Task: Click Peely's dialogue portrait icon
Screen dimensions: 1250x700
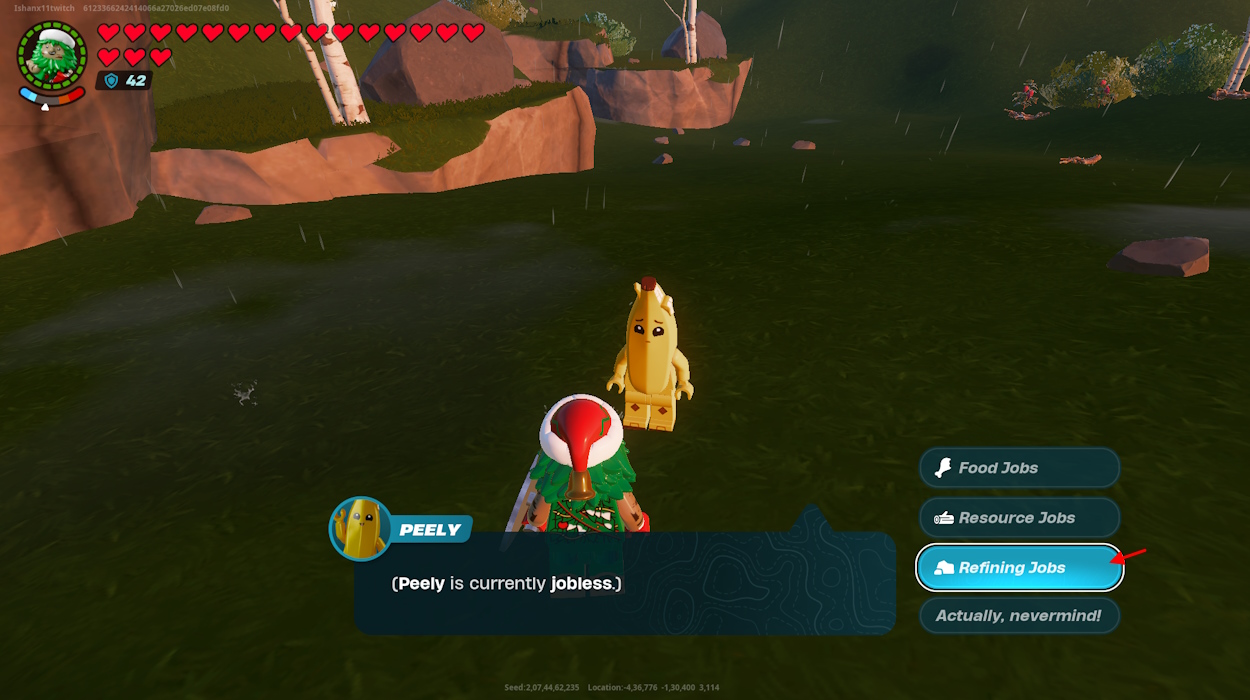Action: click(x=360, y=528)
